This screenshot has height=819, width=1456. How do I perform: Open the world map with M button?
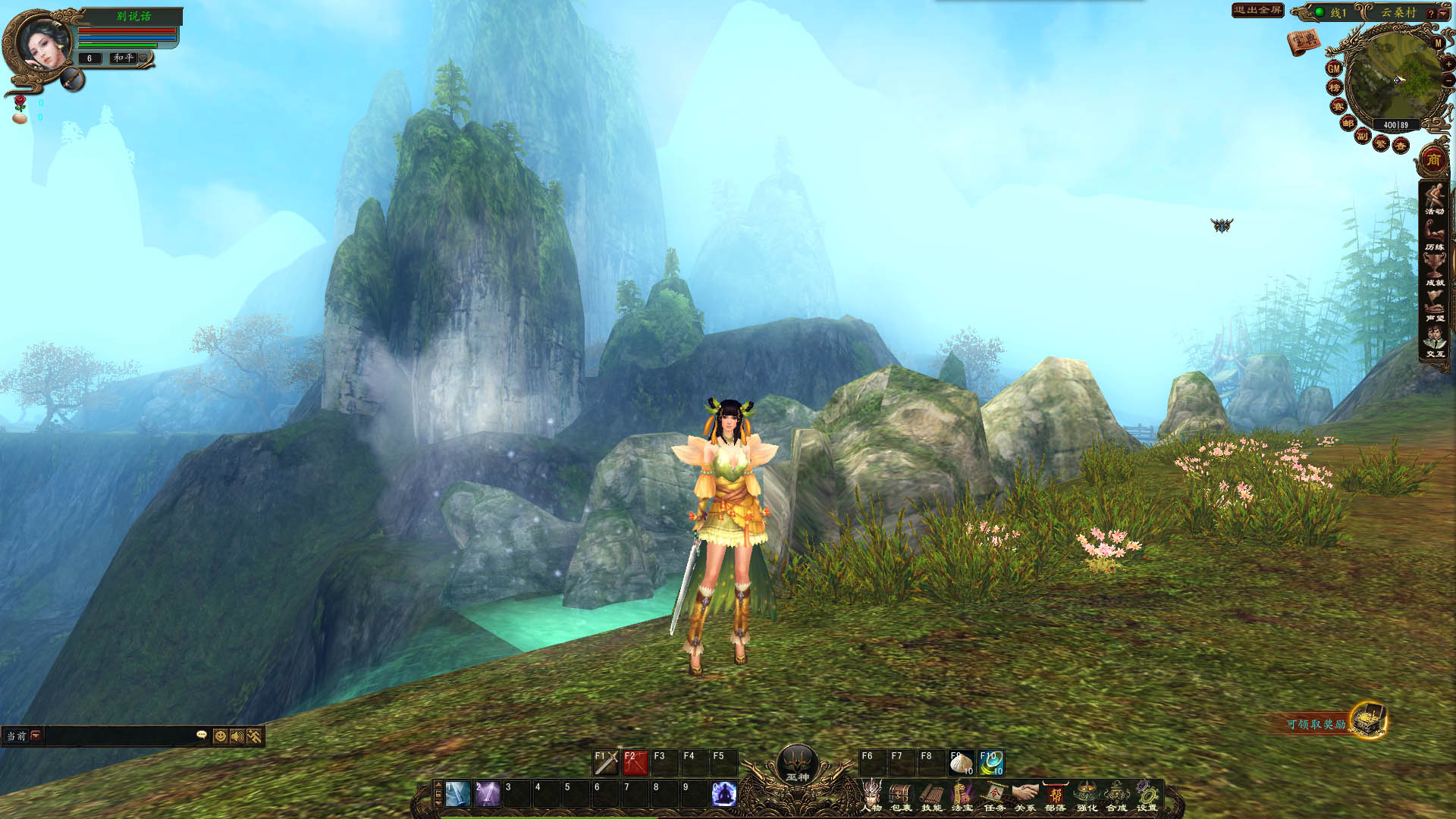coord(1438,43)
